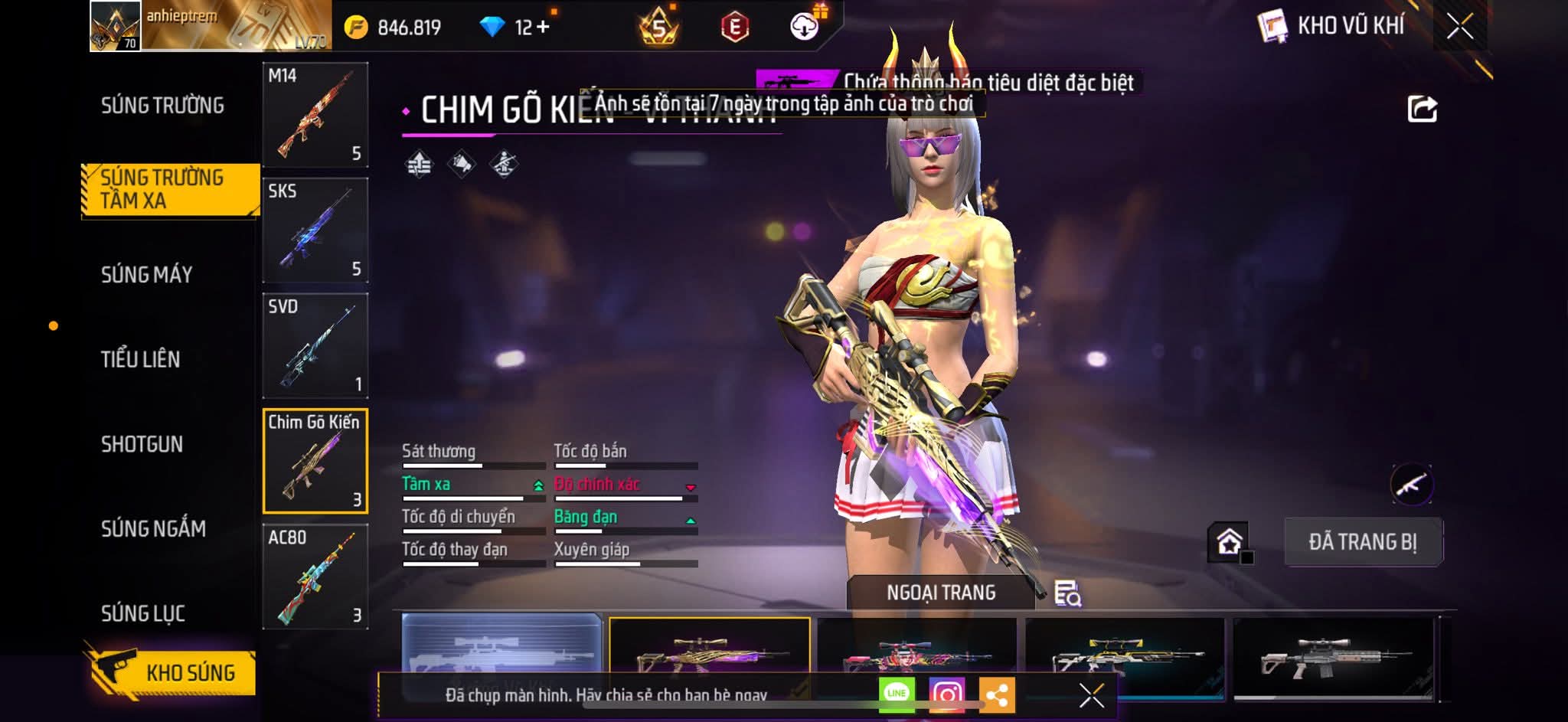Select the M14 weapon tile

315,115
